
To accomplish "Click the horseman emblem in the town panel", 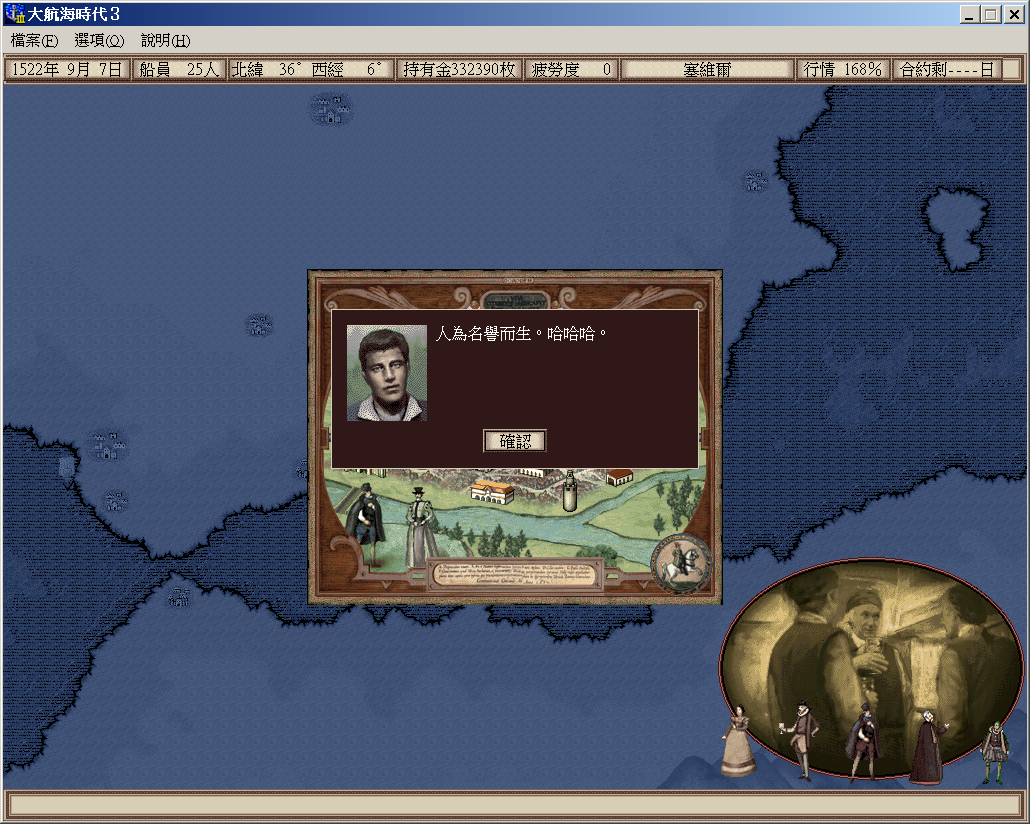I will pyautogui.click(x=682, y=564).
